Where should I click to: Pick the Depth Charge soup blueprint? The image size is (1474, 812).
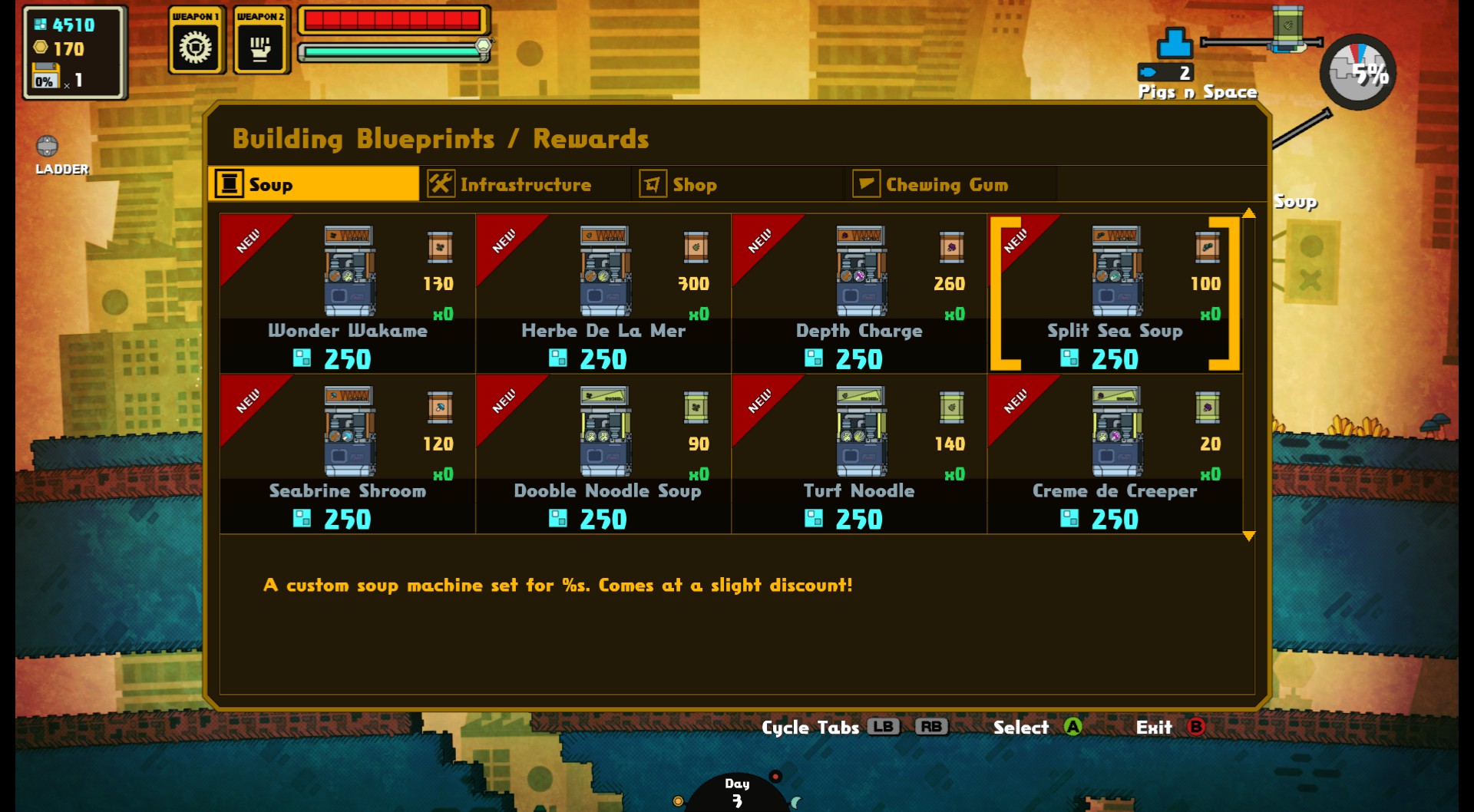coord(859,294)
